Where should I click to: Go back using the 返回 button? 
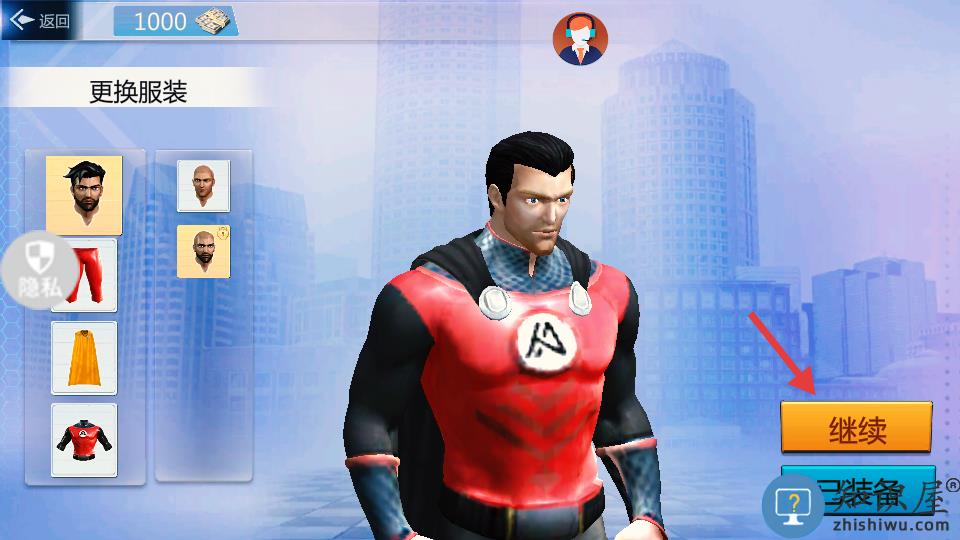[x=40, y=21]
